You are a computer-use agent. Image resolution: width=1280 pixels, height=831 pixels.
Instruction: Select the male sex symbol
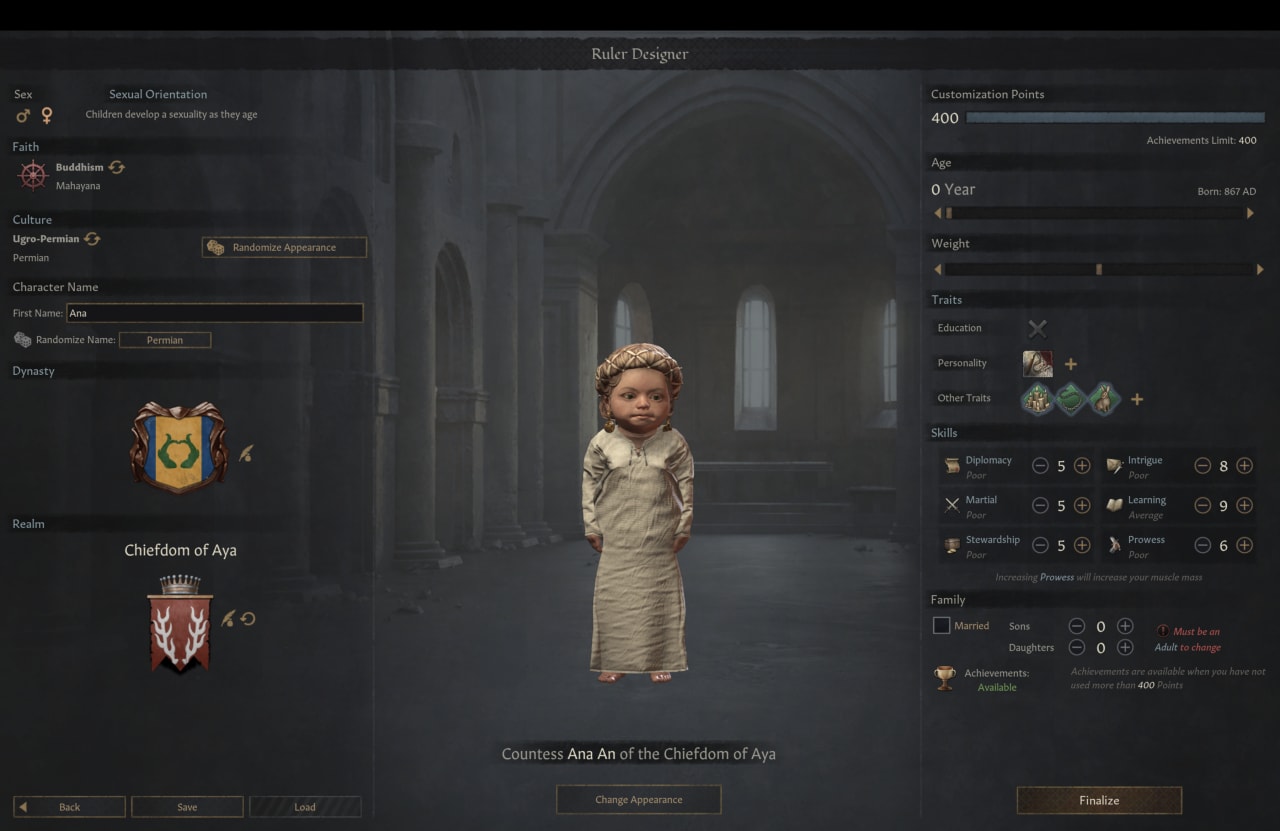tap(21, 116)
